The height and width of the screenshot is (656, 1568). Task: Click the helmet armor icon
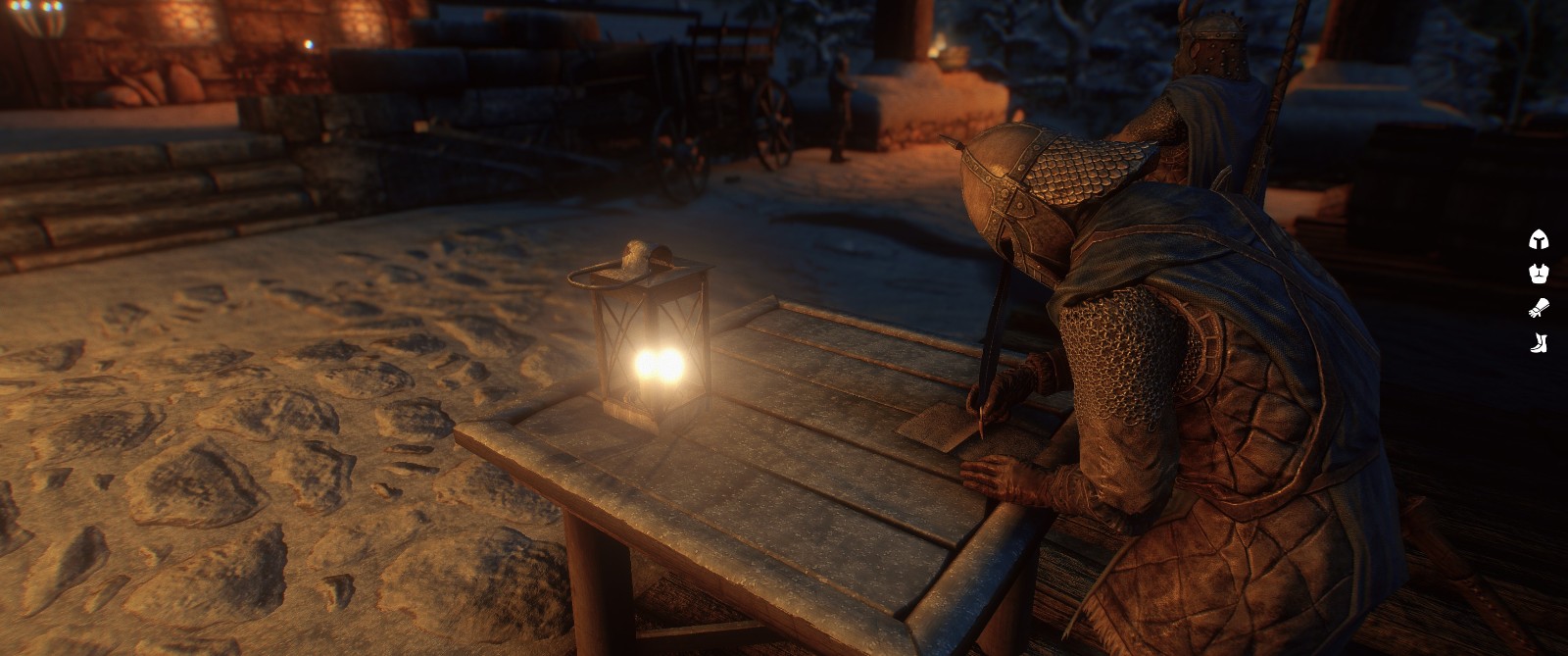pos(1539,239)
